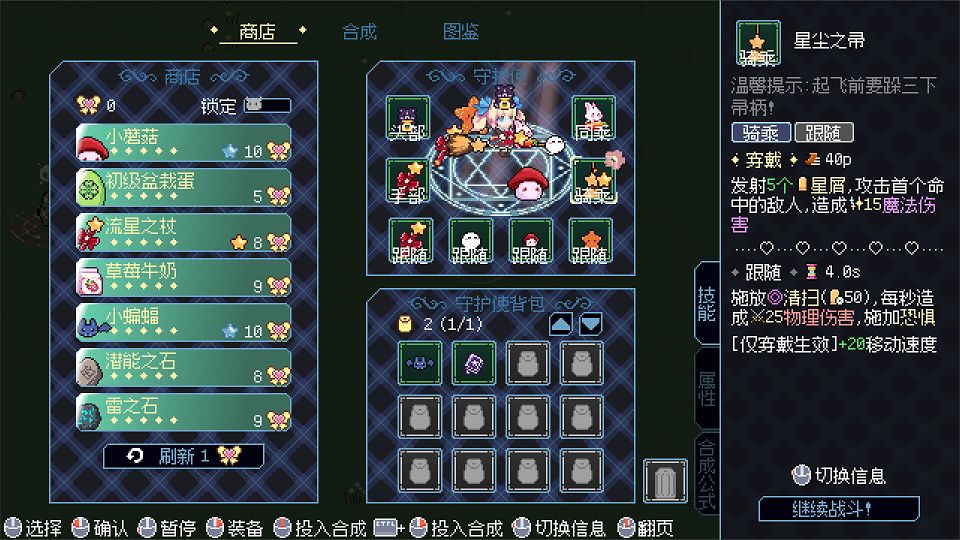Click the backpack page down arrow

click(591, 324)
